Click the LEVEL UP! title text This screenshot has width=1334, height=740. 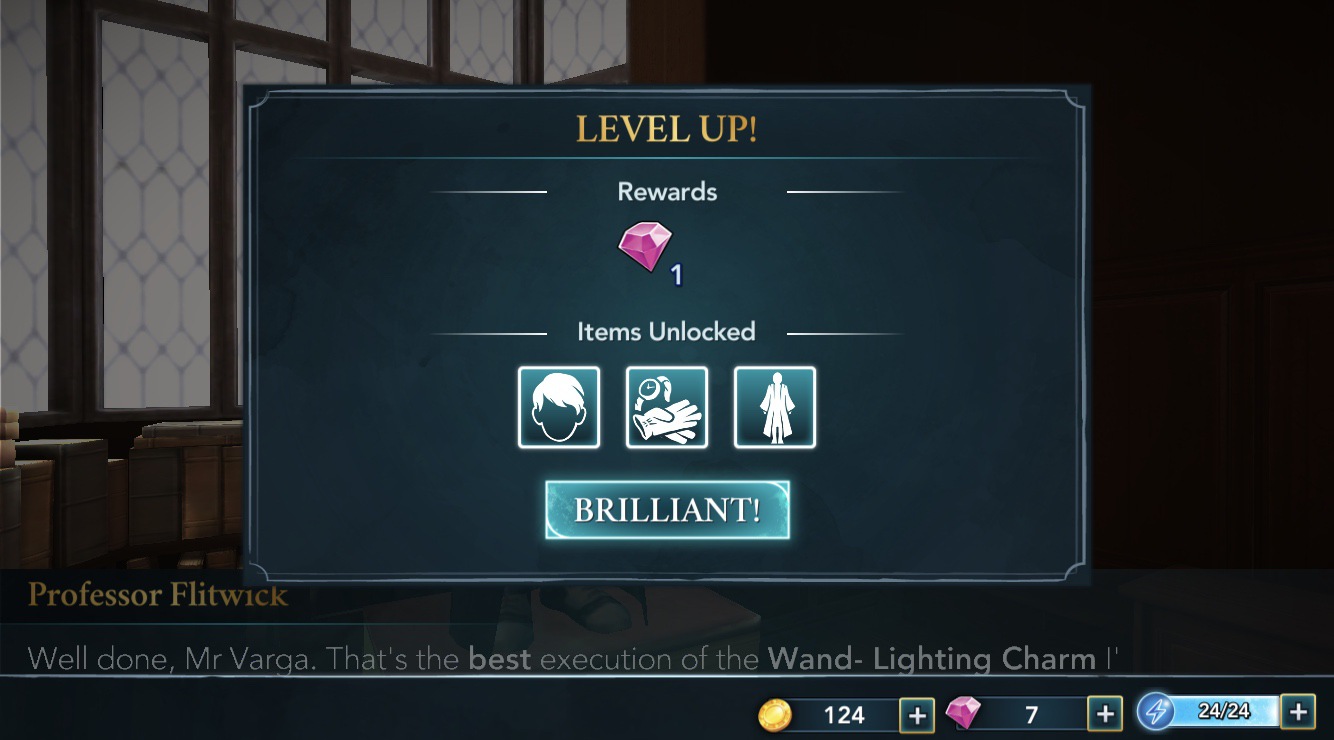(x=666, y=129)
